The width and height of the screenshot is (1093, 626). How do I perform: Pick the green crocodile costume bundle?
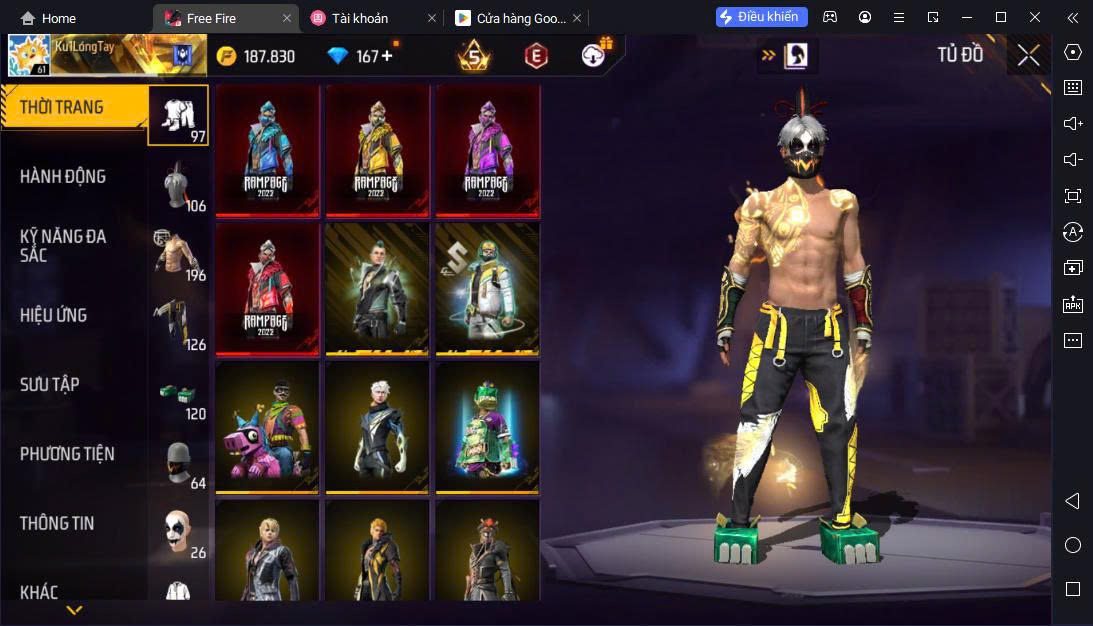tap(488, 427)
